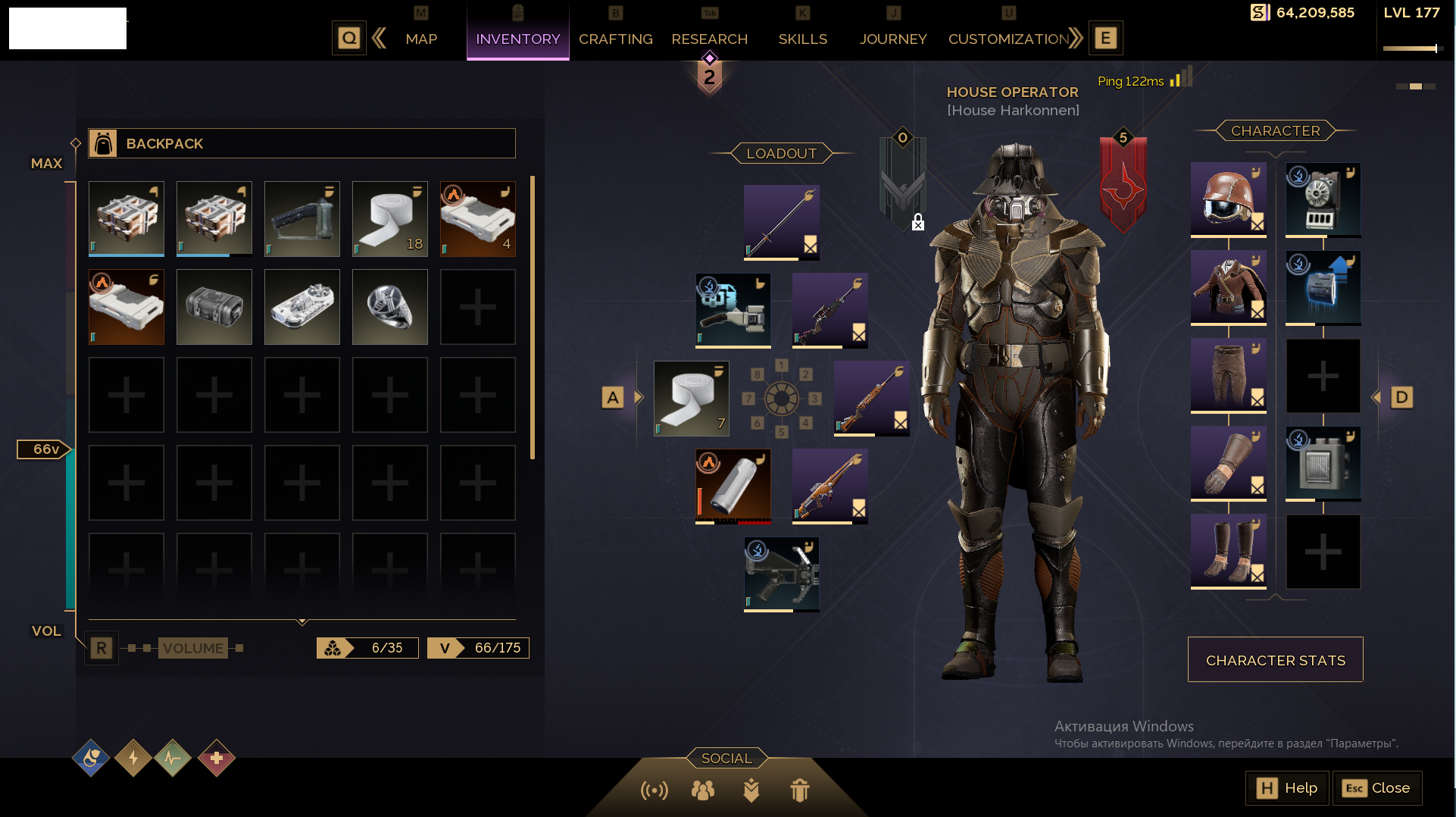Viewport: 1456px width, 817px height.
Task: Choose the equipped leather gloves slot
Action: (1228, 463)
